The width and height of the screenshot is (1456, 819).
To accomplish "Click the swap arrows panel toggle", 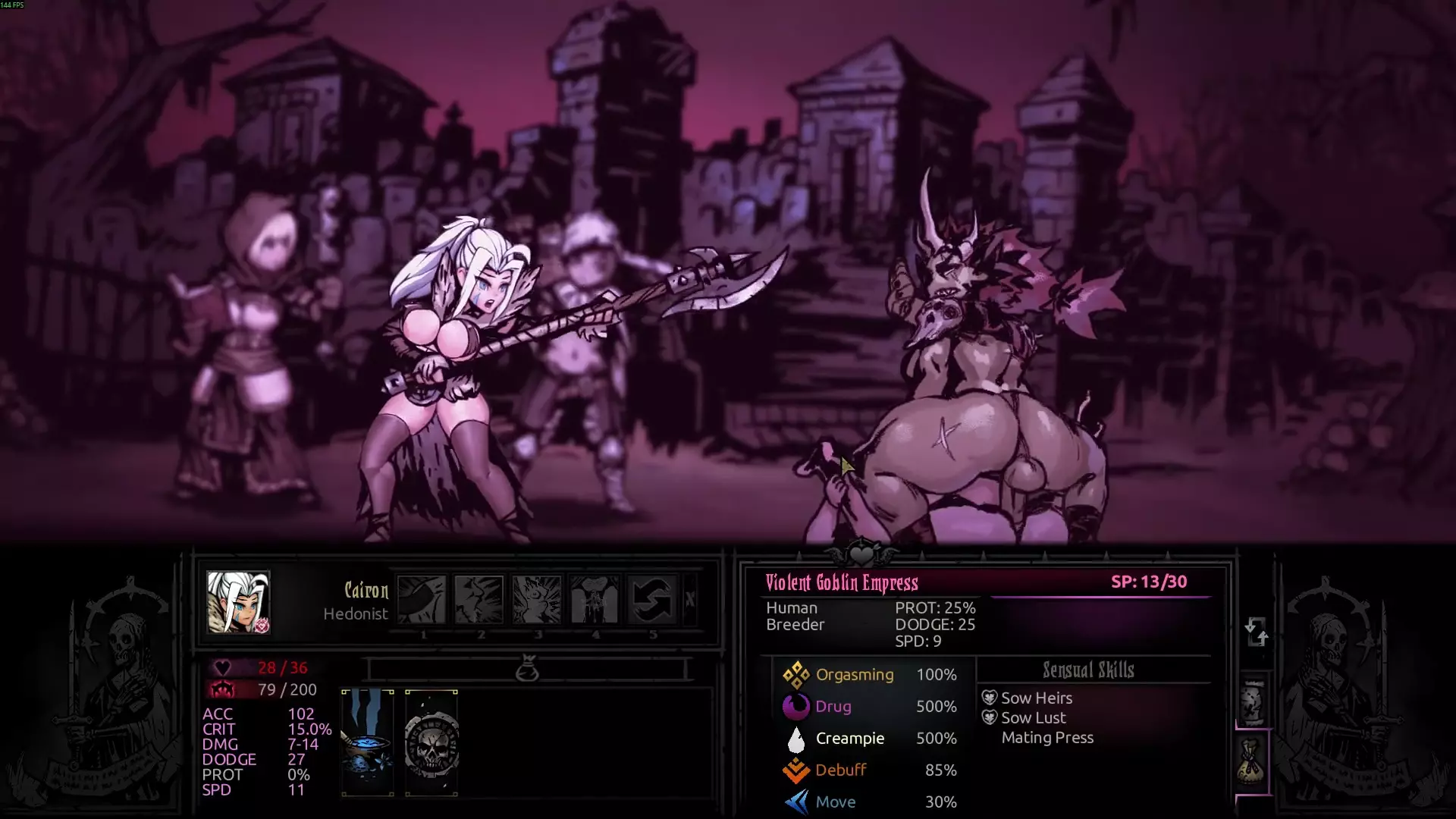I will click(1256, 631).
